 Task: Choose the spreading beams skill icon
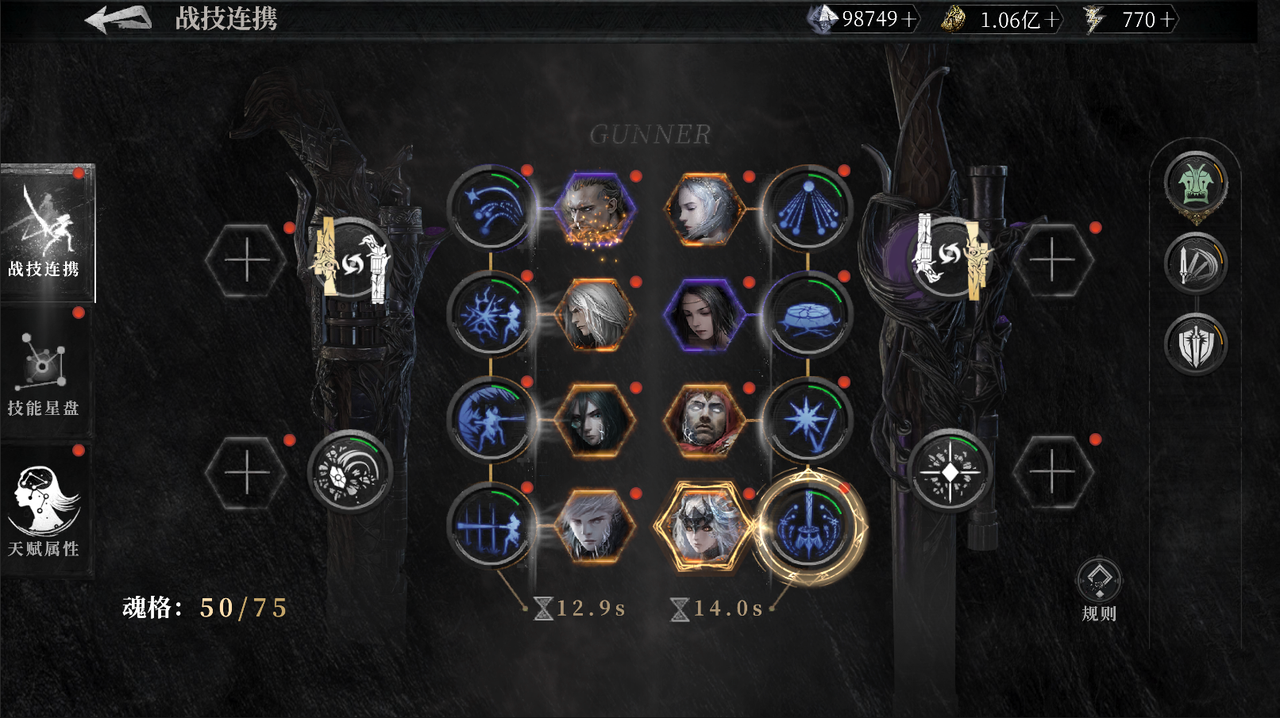coord(810,209)
